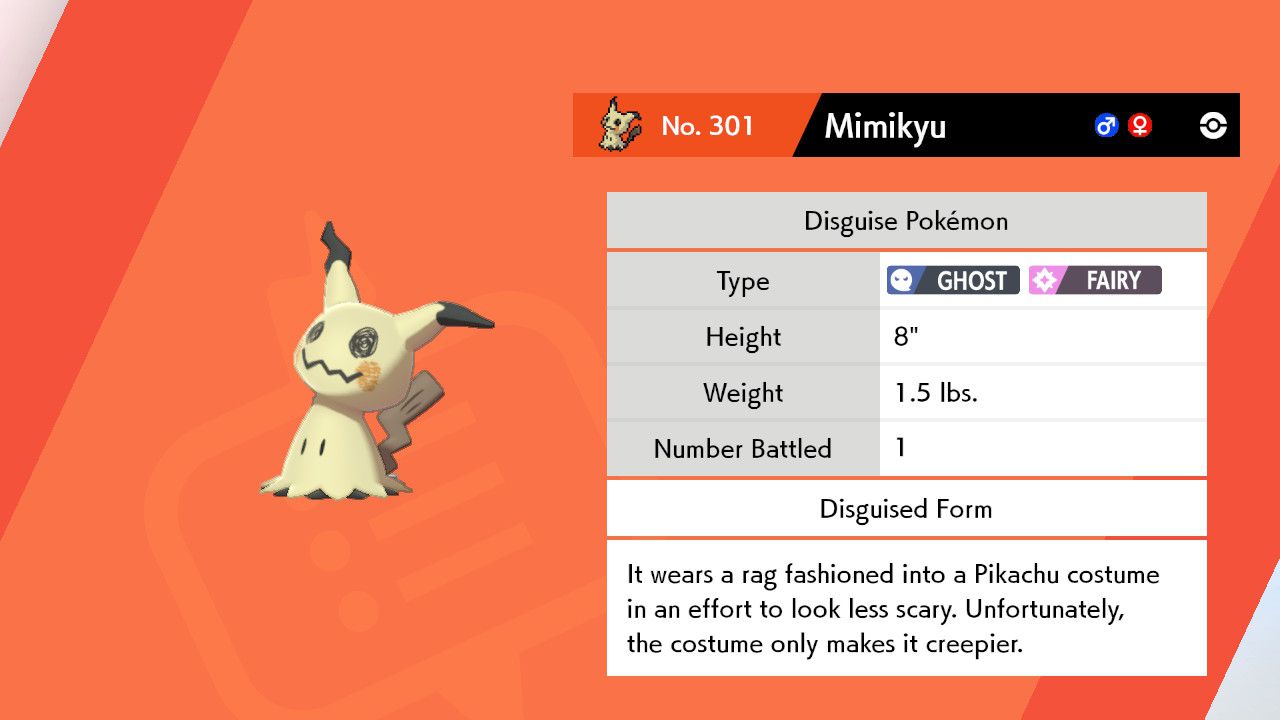Image resolution: width=1280 pixels, height=720 pixels.
Task: Click the FAIRY type badge
Action: click(1094, 280)
